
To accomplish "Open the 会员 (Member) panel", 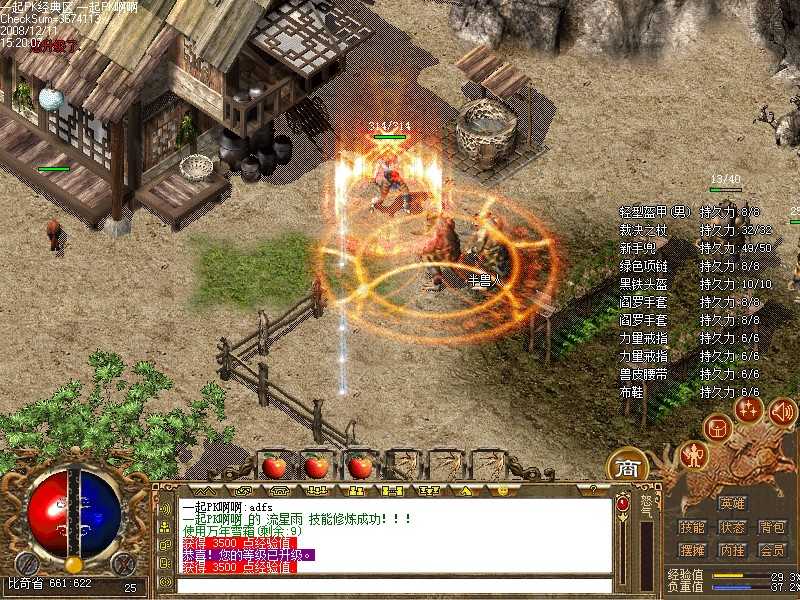I will click(771, 550).
